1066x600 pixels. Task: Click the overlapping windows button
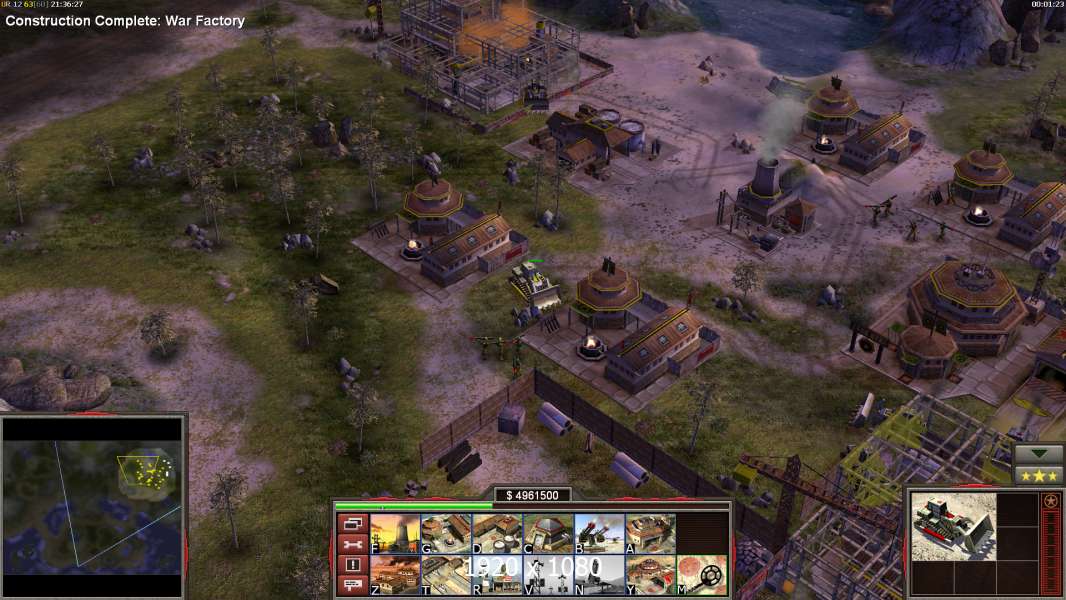(351, 523)
